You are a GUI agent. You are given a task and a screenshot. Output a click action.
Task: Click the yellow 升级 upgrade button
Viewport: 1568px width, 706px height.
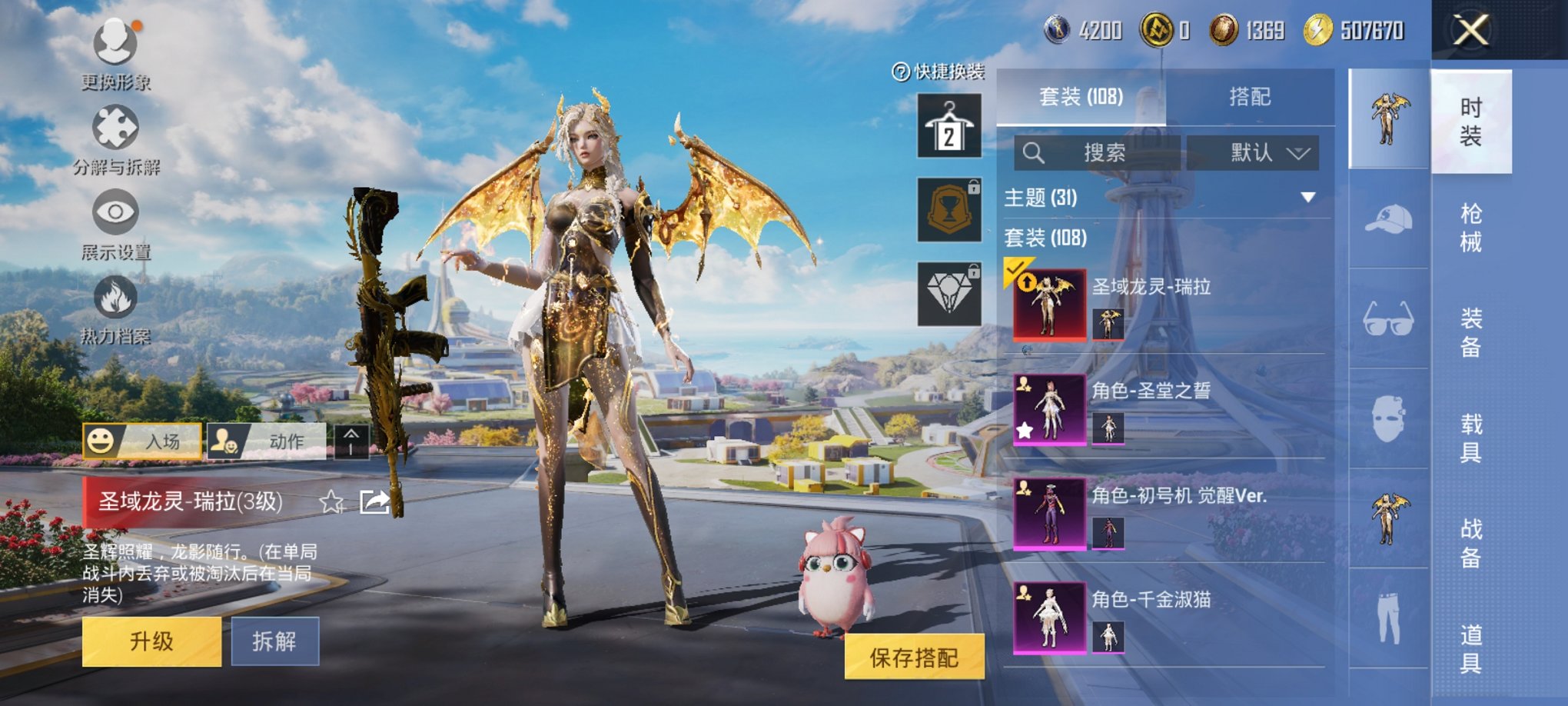click(151, 641)
